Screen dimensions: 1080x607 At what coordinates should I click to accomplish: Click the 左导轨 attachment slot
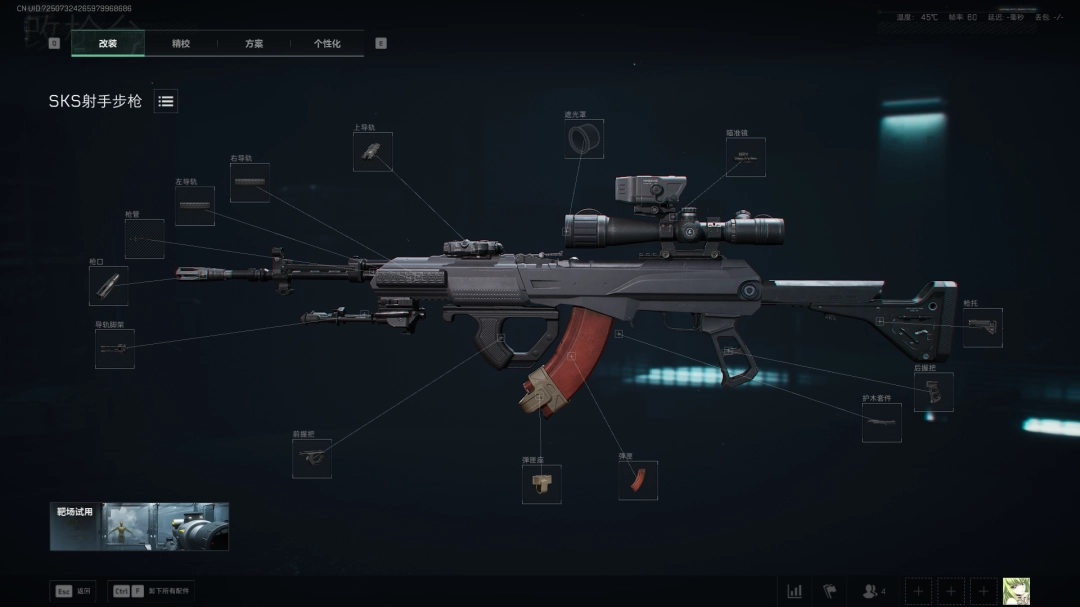click(x=195, y=206)
